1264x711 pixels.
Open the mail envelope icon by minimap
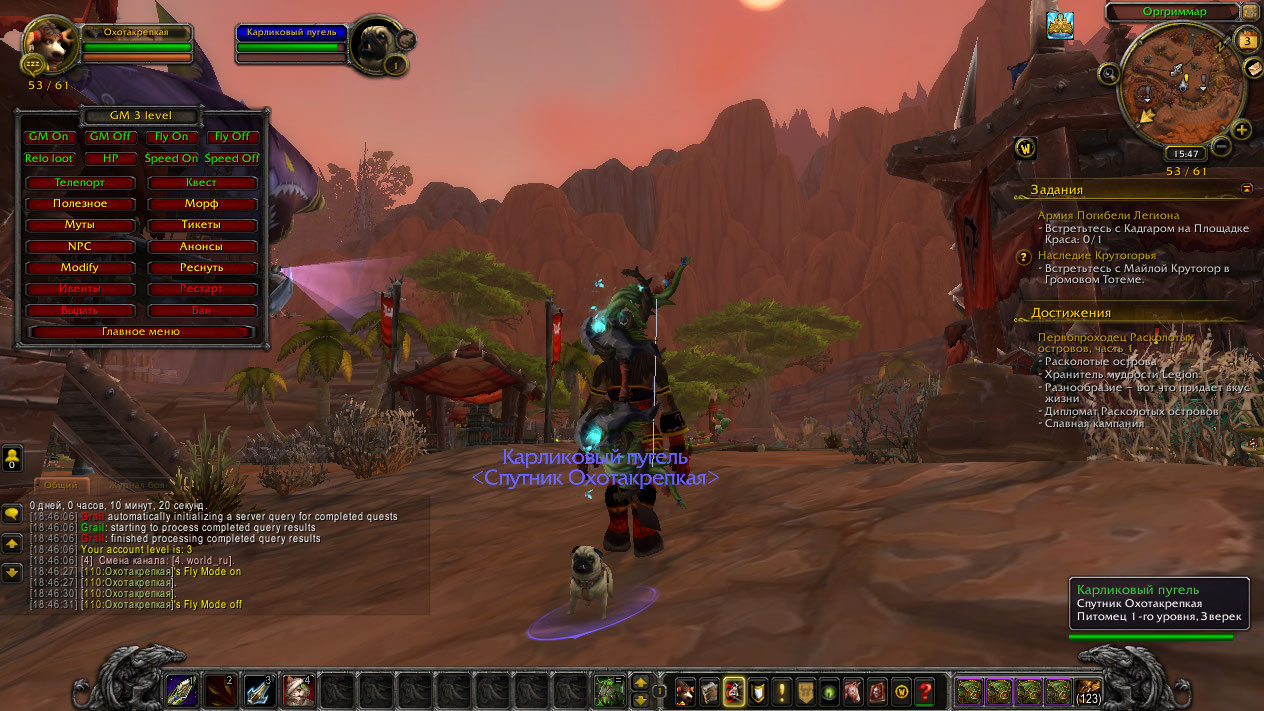[1253, 68]
